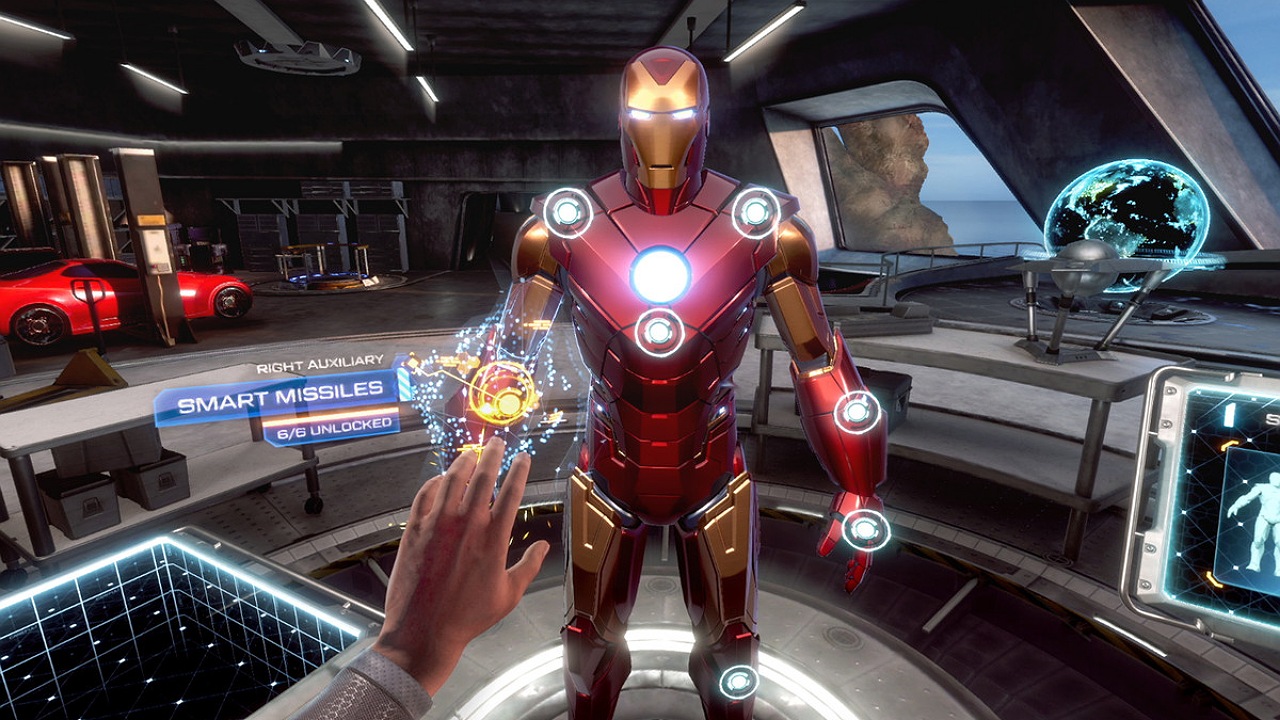Pick the palm repulsor node on the lowered hand

click(865, 529)
